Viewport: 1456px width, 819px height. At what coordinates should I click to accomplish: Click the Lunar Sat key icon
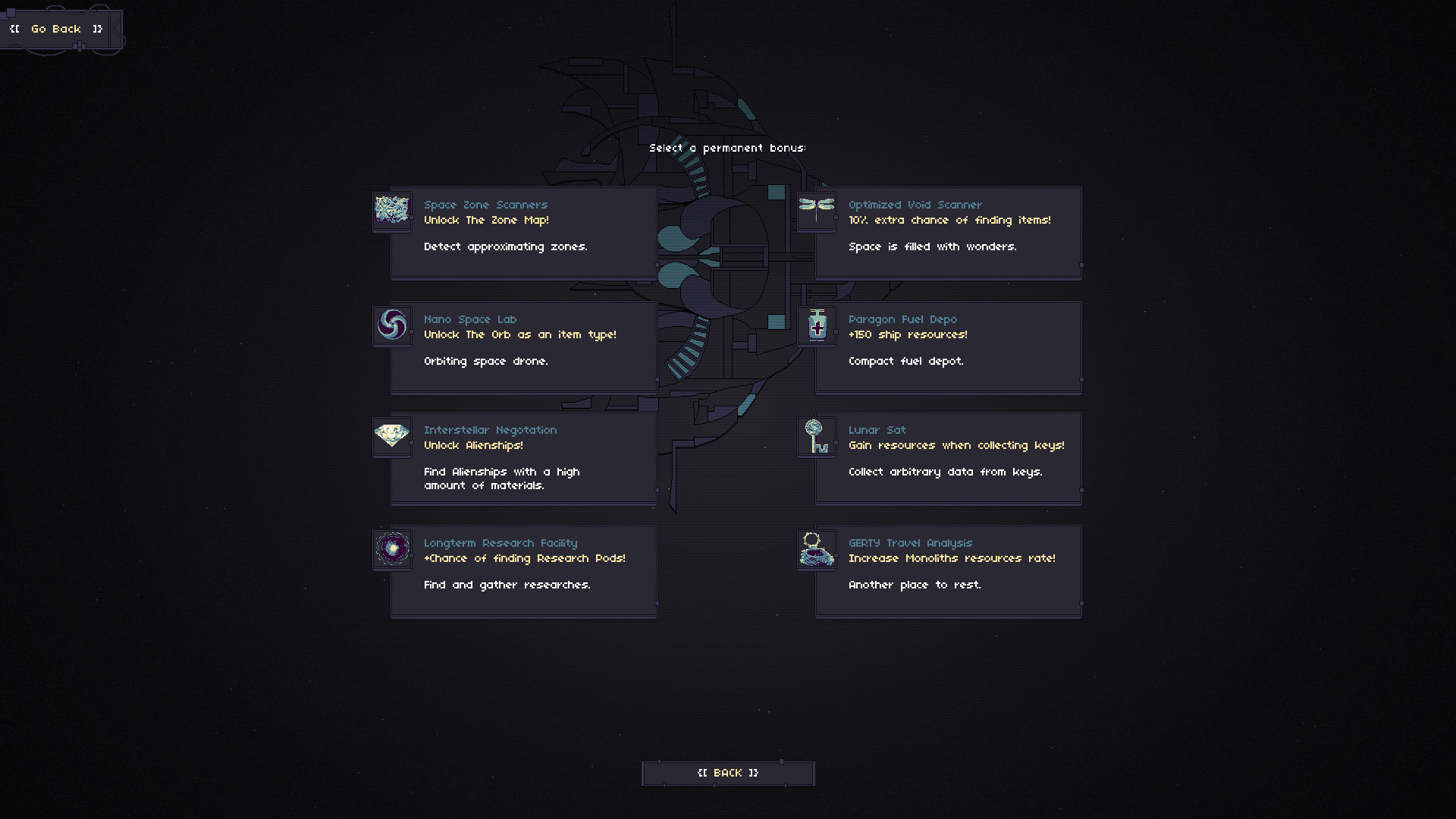coord(817,437)
